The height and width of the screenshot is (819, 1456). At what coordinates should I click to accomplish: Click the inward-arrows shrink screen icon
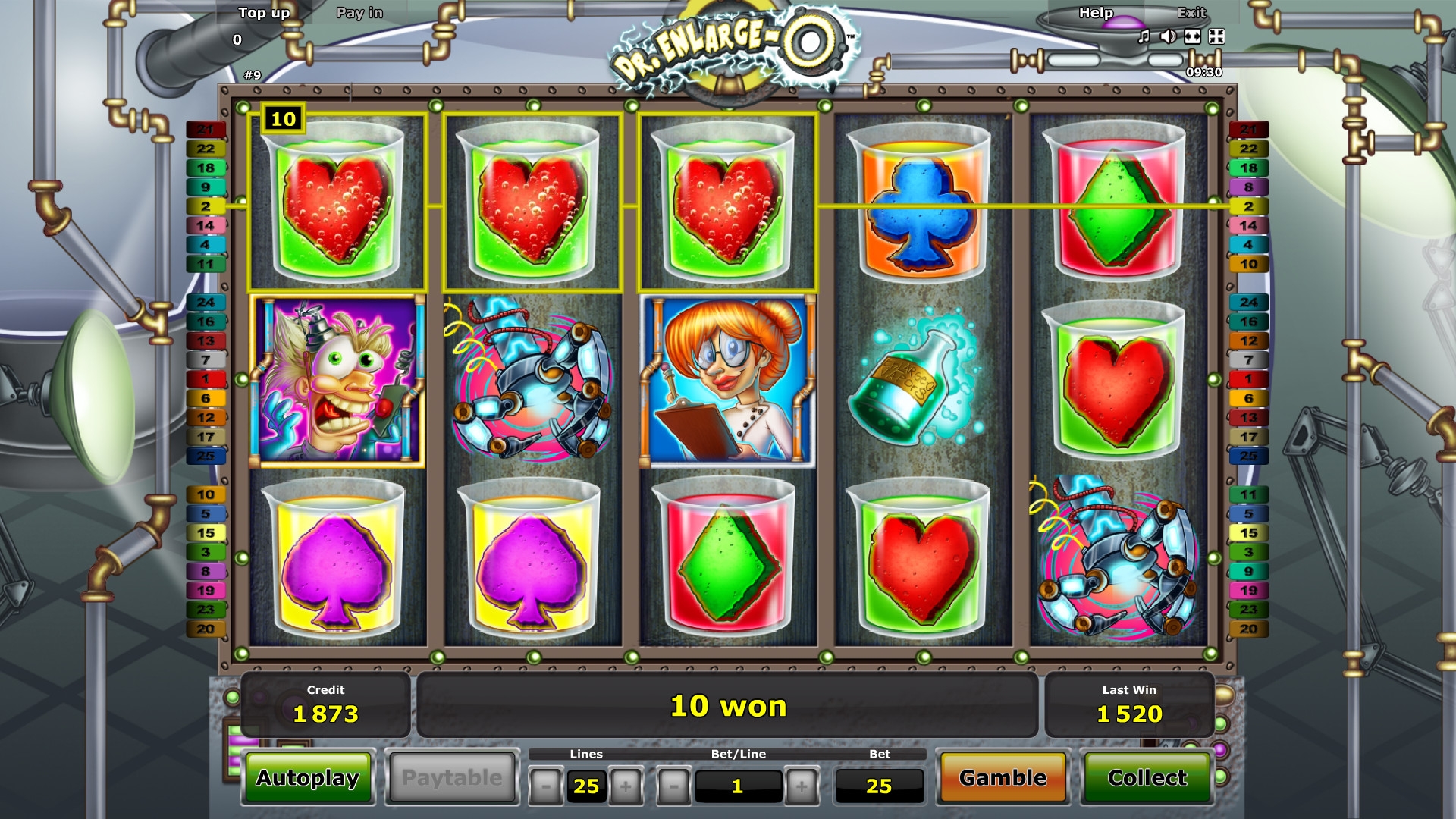click(x=1216, y=36)
